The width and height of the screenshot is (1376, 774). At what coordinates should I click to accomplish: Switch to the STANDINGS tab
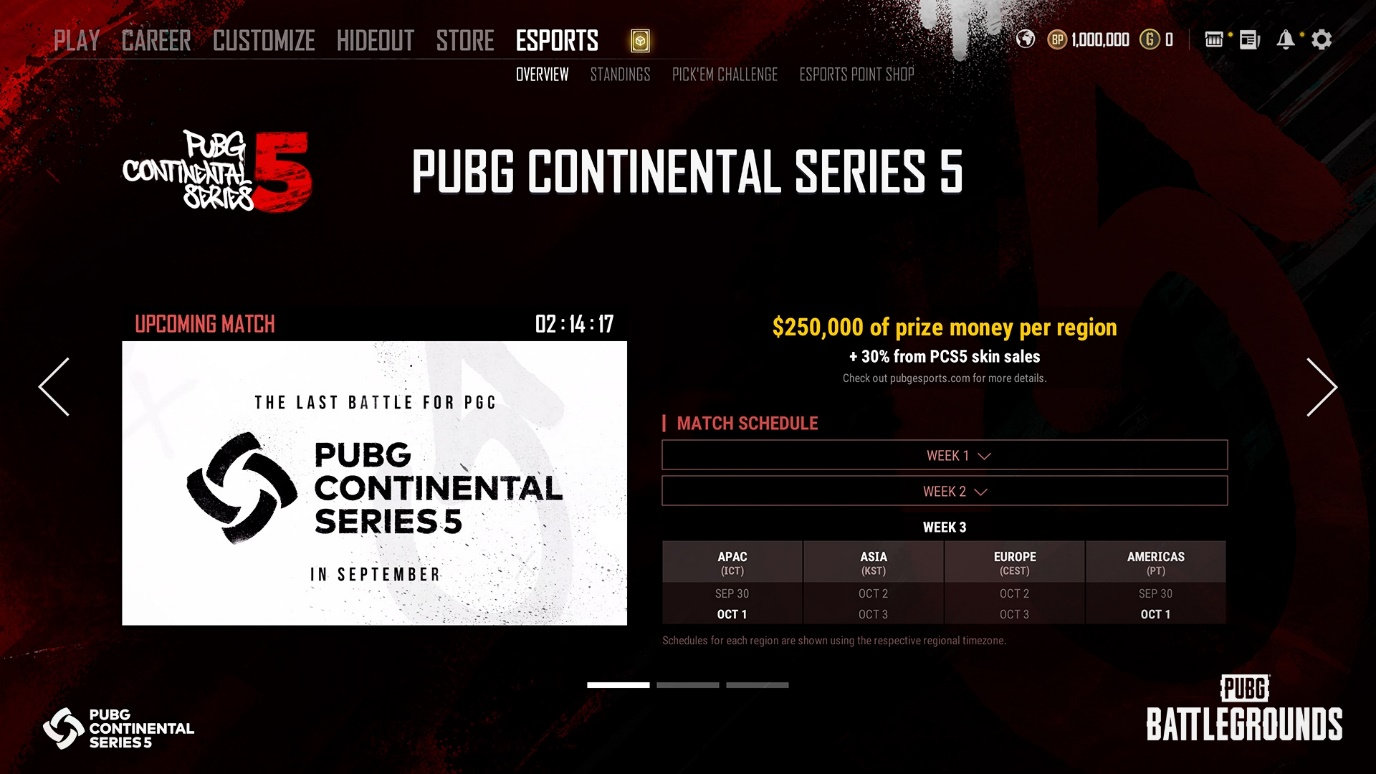click(620, 74)
